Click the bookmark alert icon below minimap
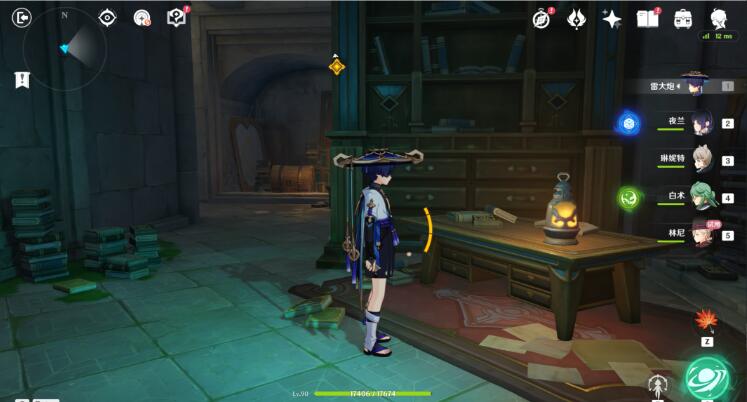Screen dimensions: 747x402 tap(22, 80)
